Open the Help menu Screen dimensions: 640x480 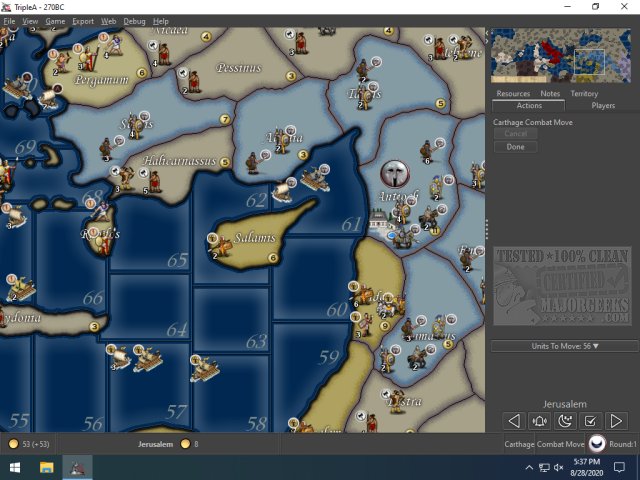coord(160,21)
